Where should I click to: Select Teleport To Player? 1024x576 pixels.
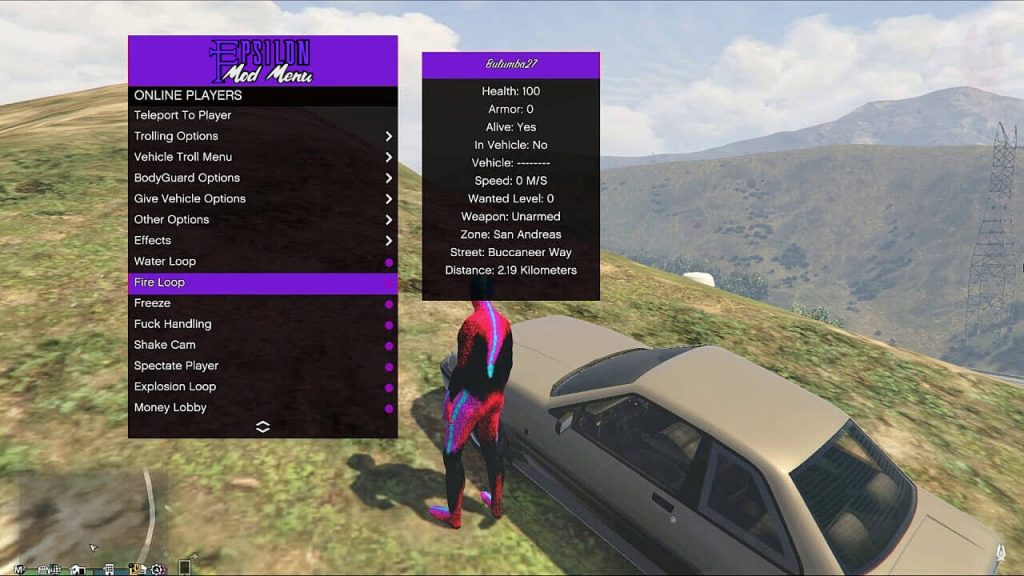[x=183, y=115]
